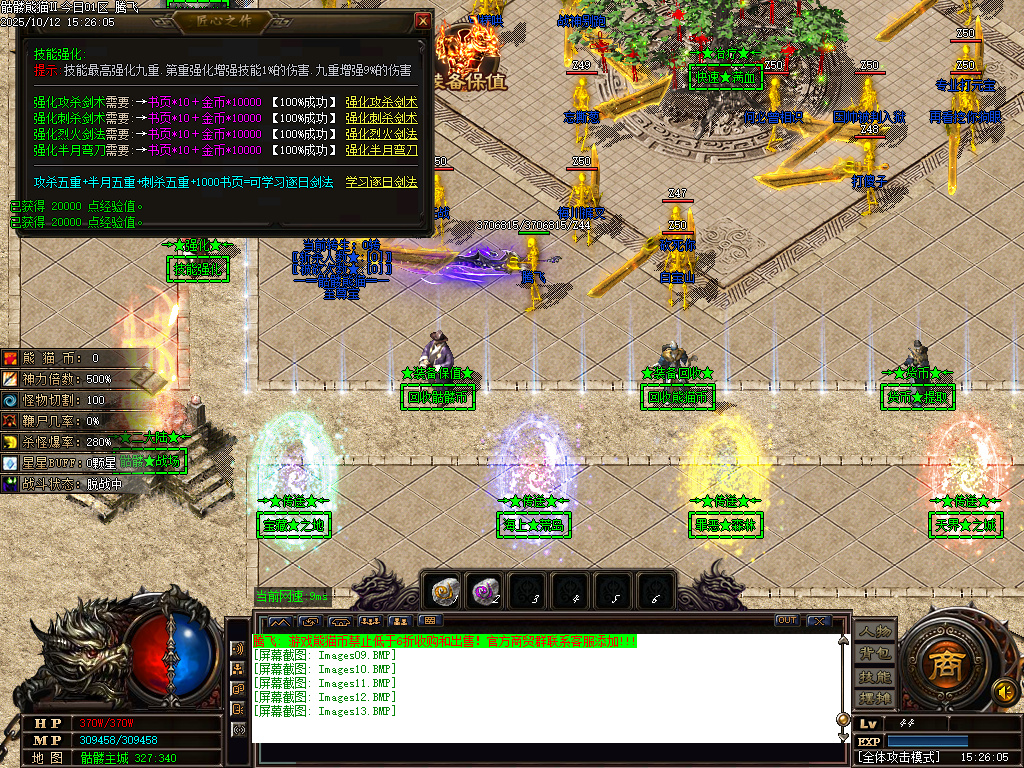Image resolution: width=1024 pixels, height=768 pixels.
Task: Click the 全体攻击模式 attack mode label
Action: point(900,757)
